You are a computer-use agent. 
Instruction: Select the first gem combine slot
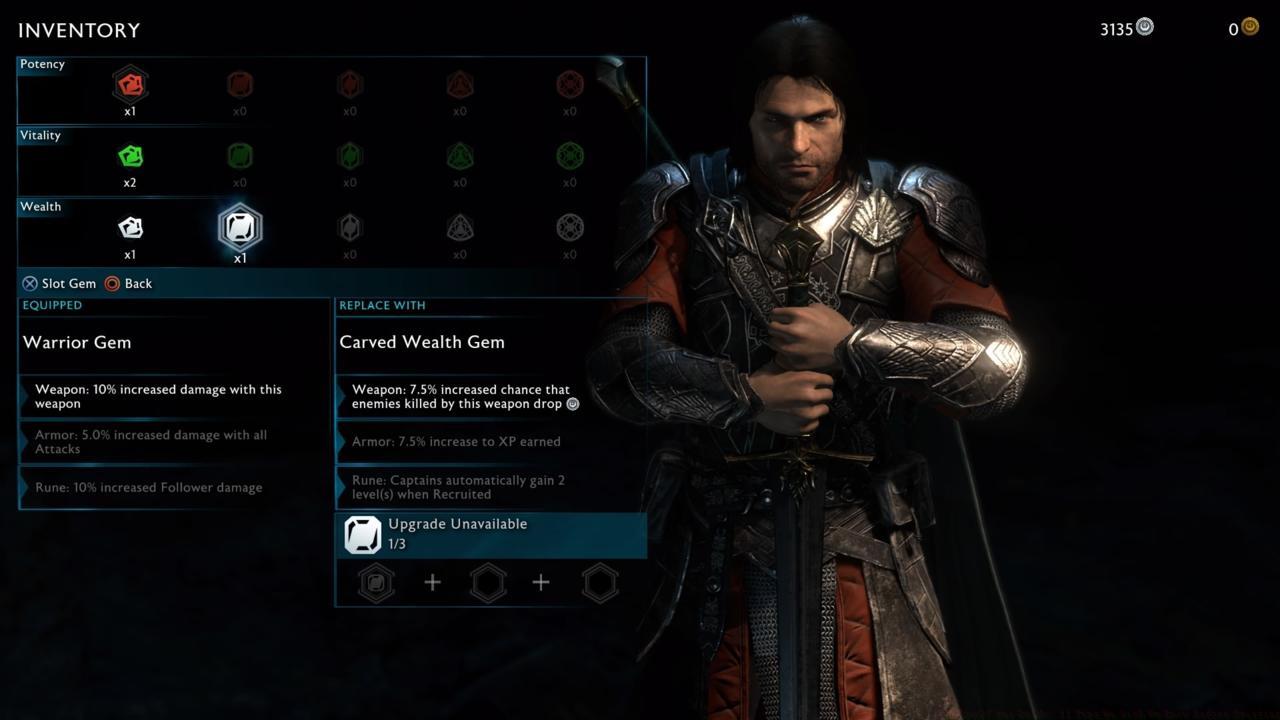point(376,583)
